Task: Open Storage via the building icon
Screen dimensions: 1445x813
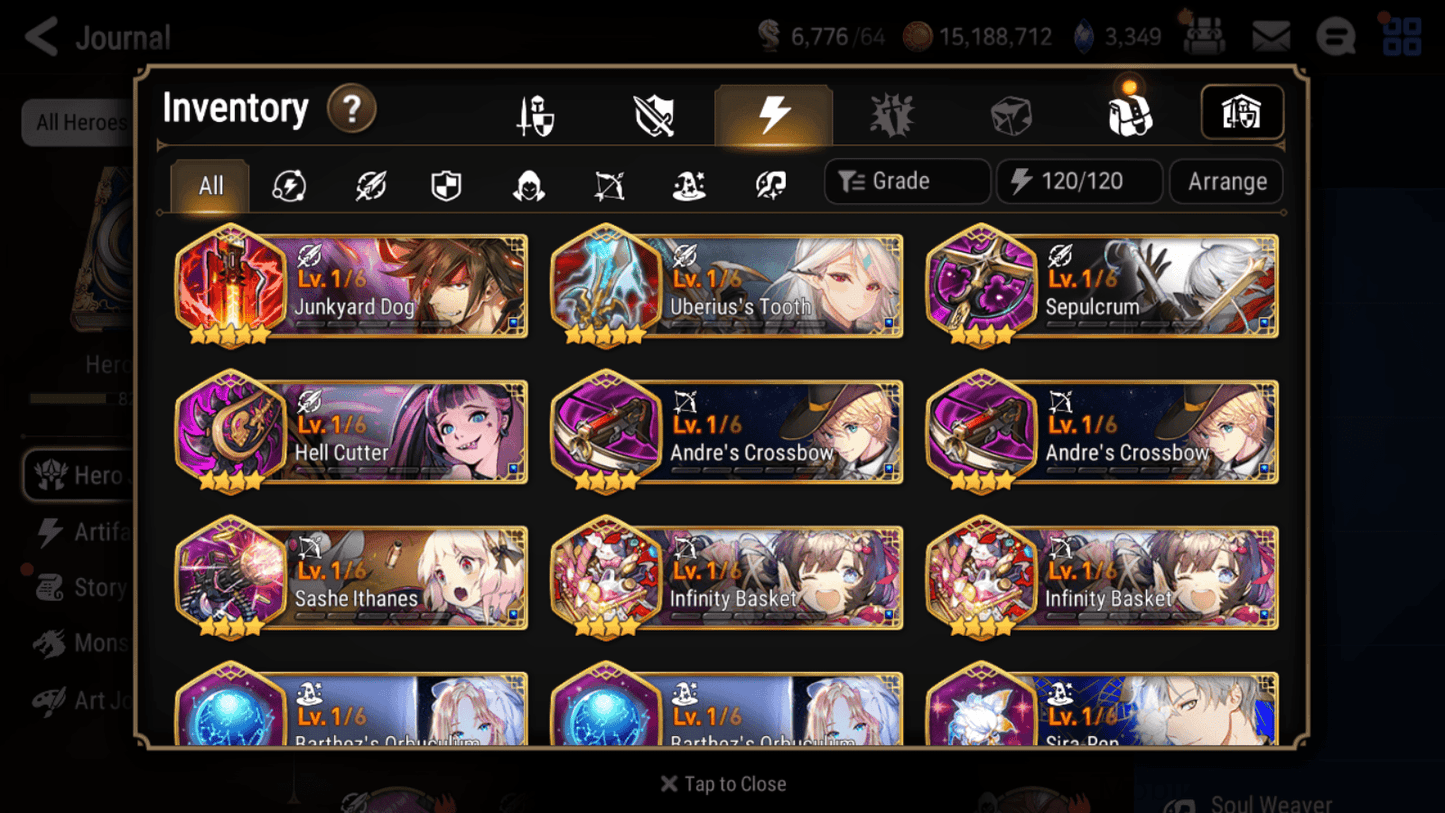Action: tap(1241, 113)
